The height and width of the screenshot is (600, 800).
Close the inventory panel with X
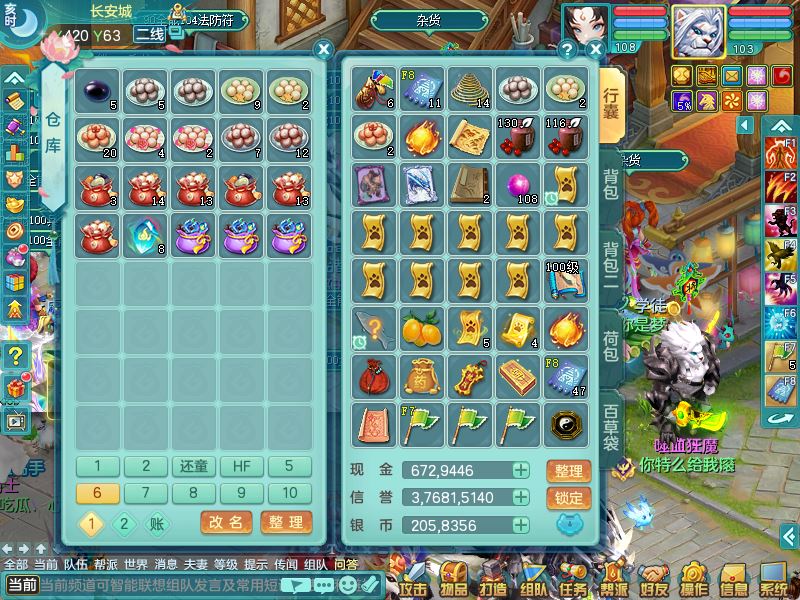pos(596,48)
